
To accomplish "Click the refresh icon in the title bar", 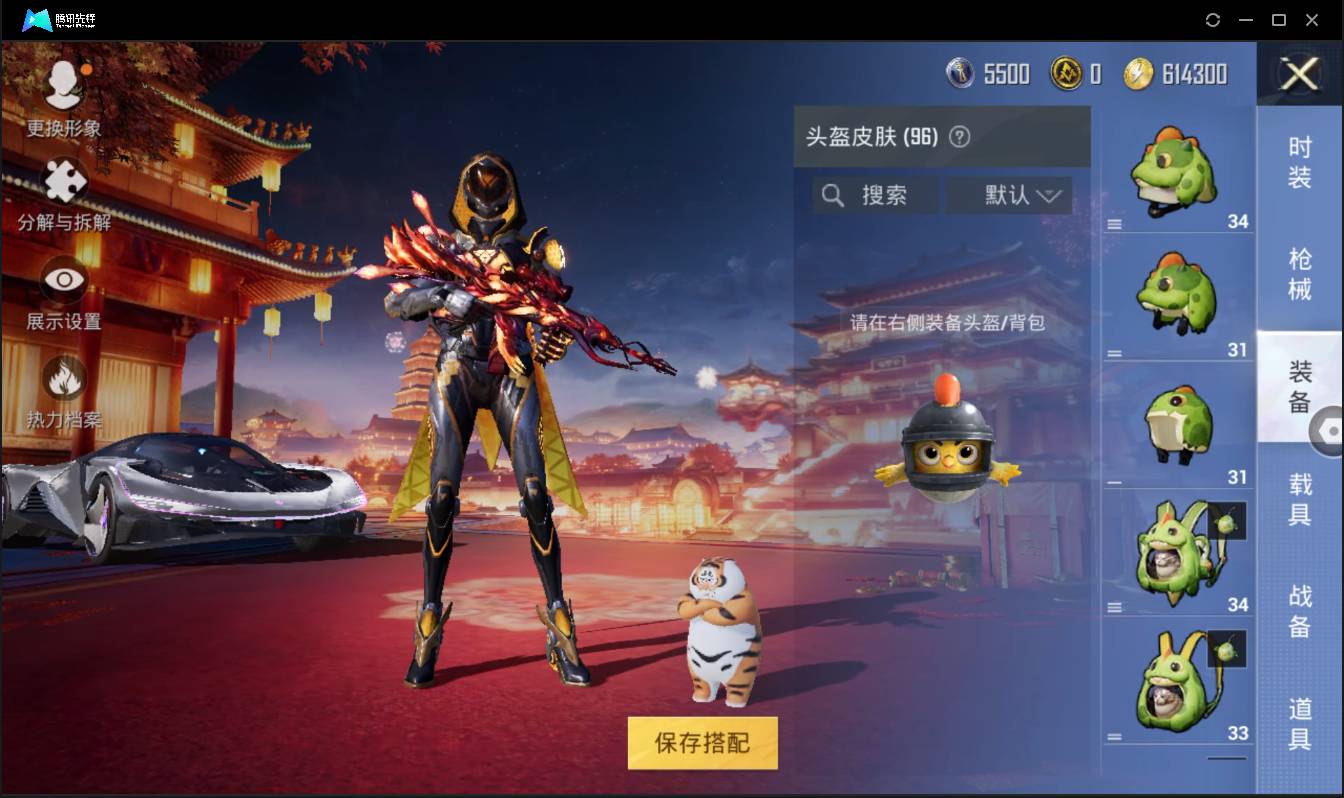I will [x=1213, y=20].
